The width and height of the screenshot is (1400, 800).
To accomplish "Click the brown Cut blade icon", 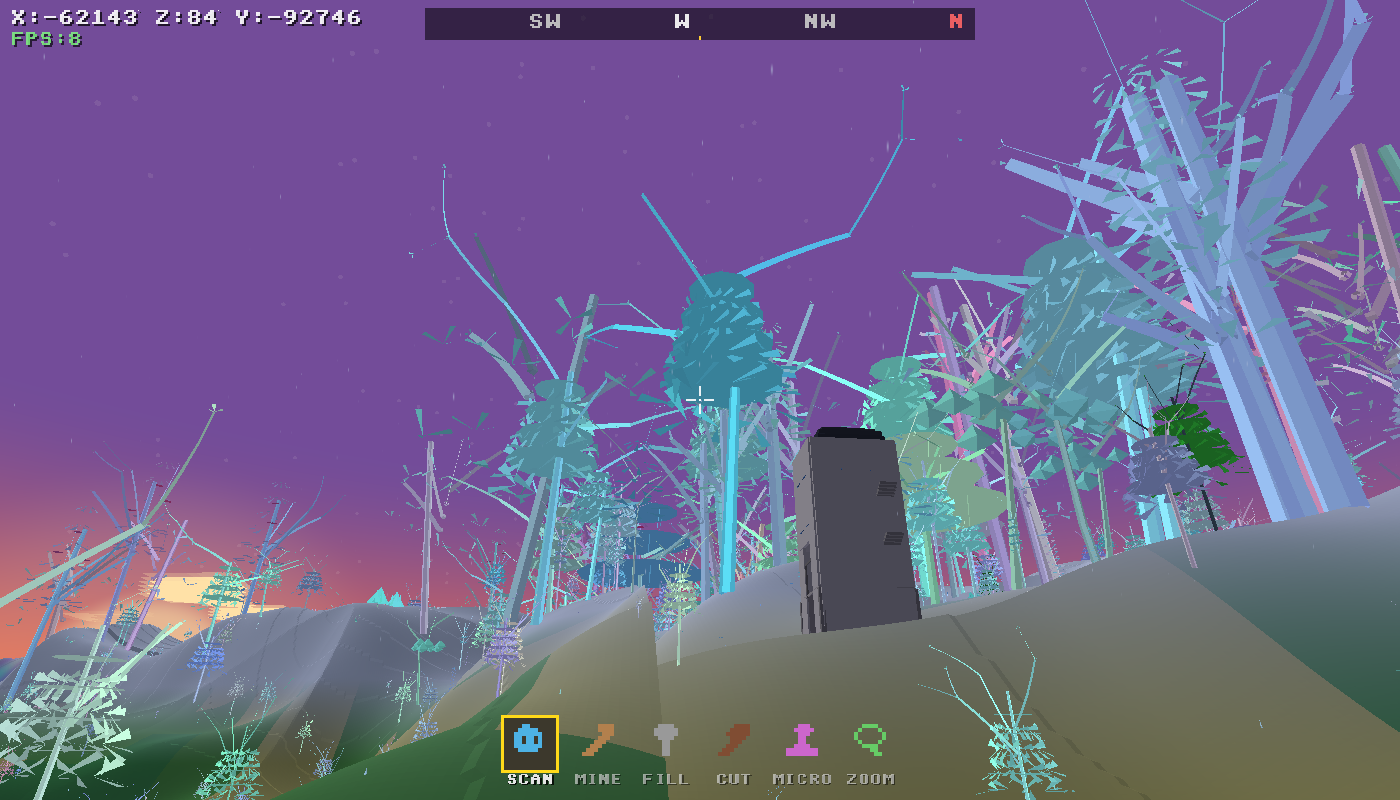I will click(734, 740).
